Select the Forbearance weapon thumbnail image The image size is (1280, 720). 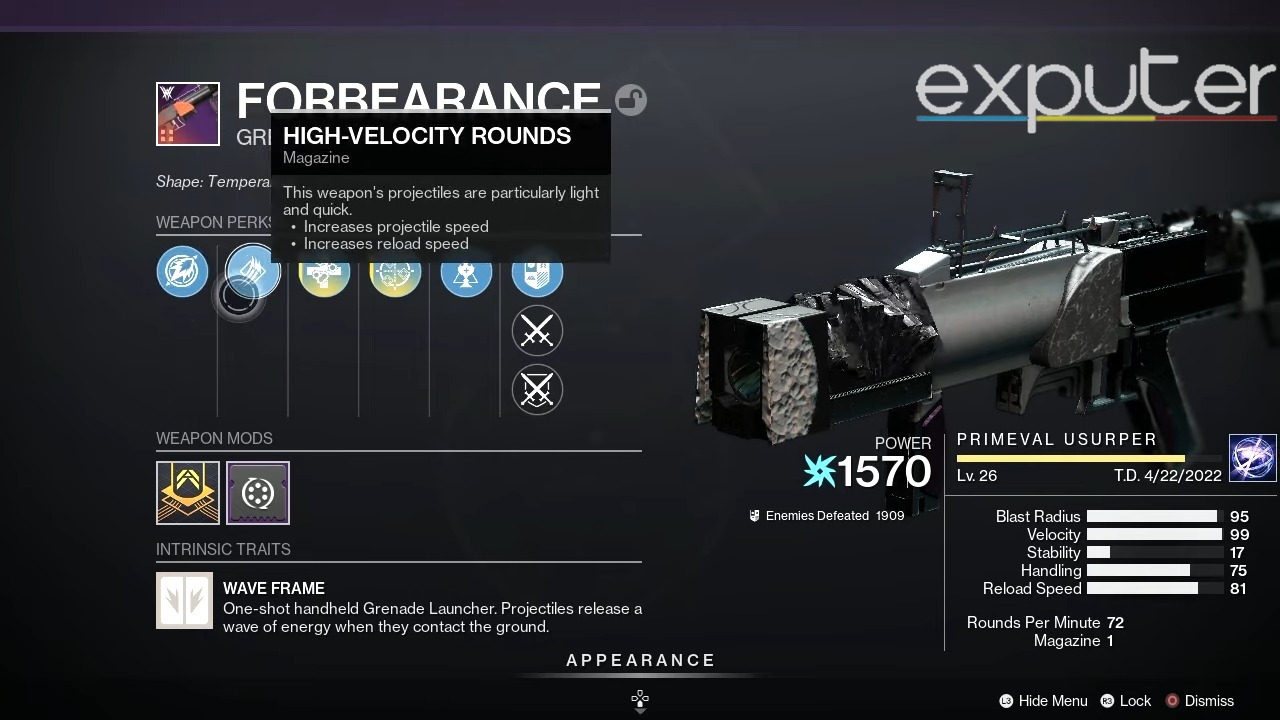pos(187,113)
